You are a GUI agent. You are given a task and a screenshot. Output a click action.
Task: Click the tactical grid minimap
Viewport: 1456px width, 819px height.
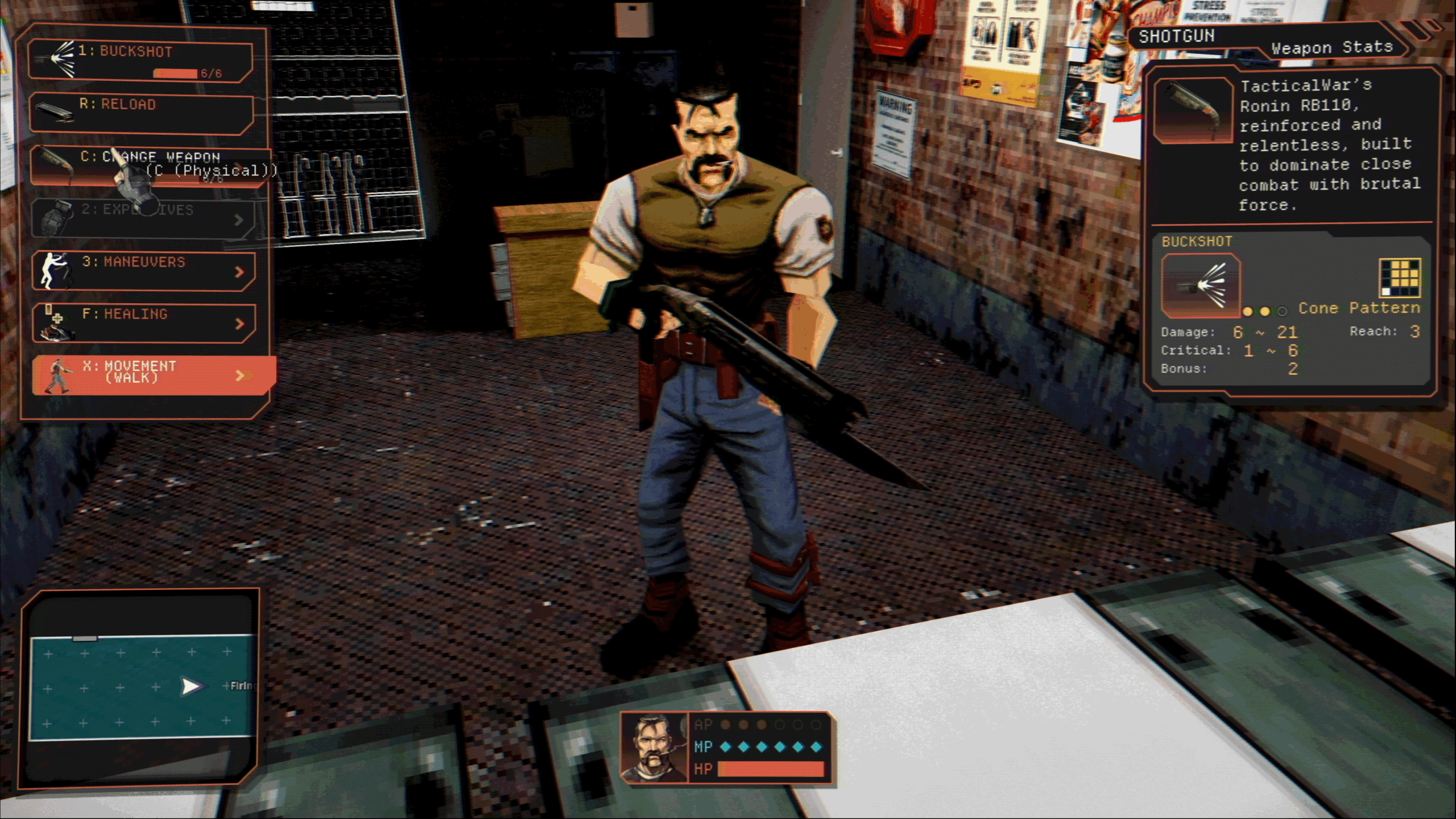pyautogui.click(x=142, y=687)
